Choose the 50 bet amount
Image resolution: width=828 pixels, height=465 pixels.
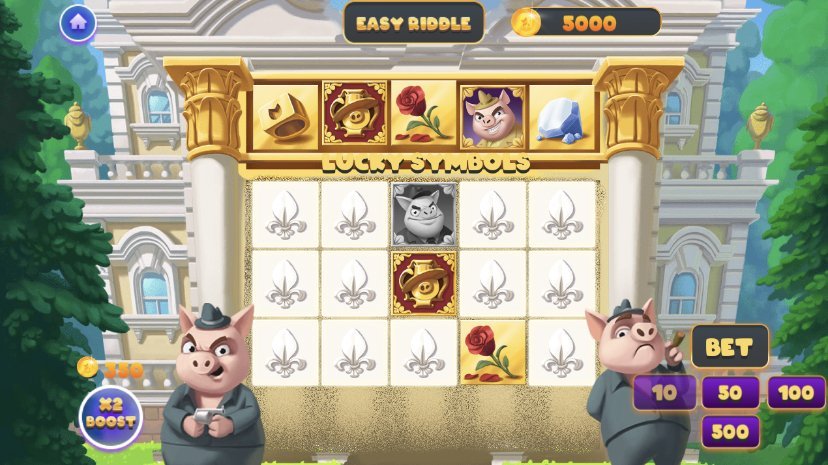730,392
